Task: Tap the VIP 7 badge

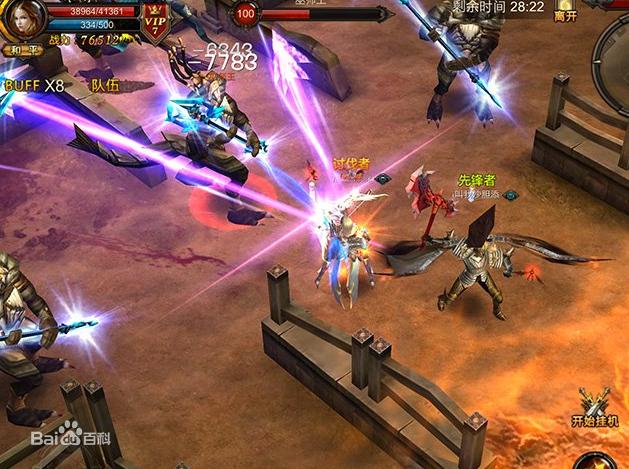Action: click(x=155, y=22)
